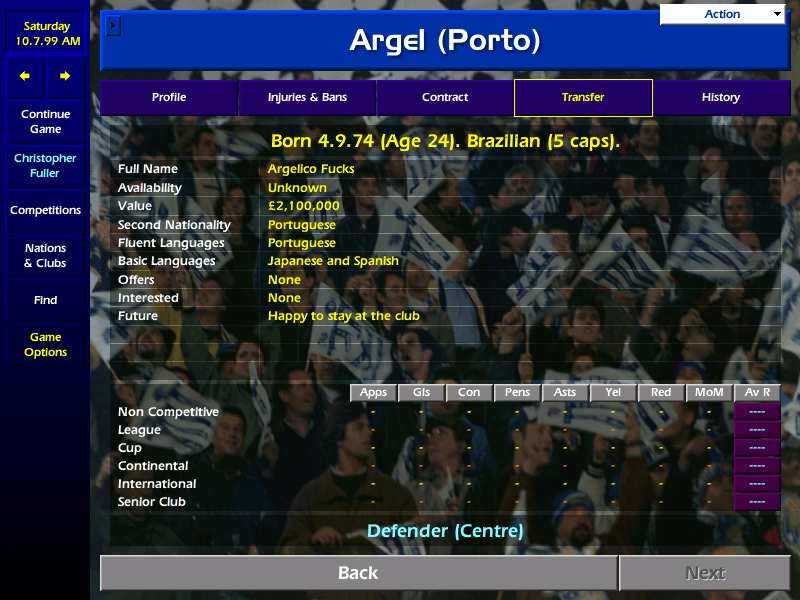
Task: Continue Game from the sidebar
Action: click(x=45, y=122)
